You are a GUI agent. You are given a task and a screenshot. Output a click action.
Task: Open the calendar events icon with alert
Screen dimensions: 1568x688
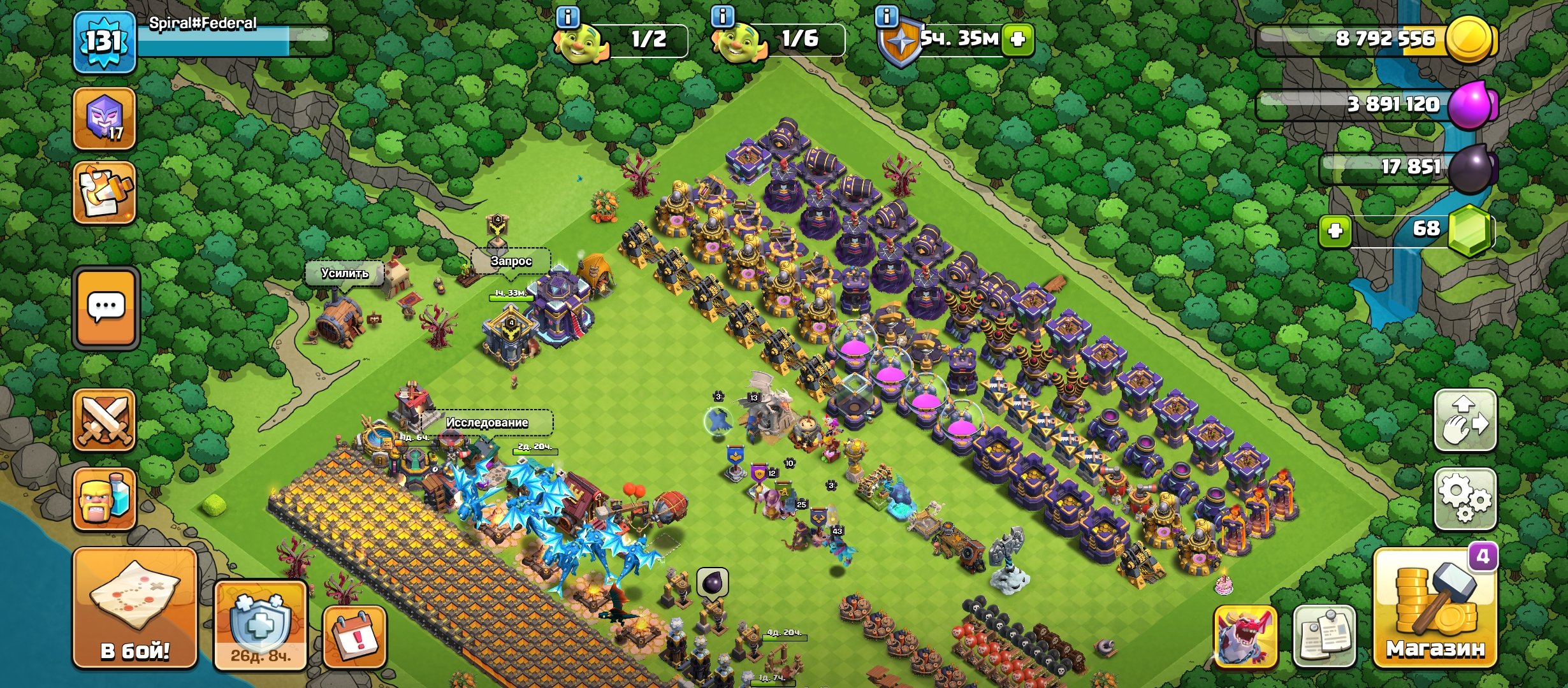tap(354, 636)
